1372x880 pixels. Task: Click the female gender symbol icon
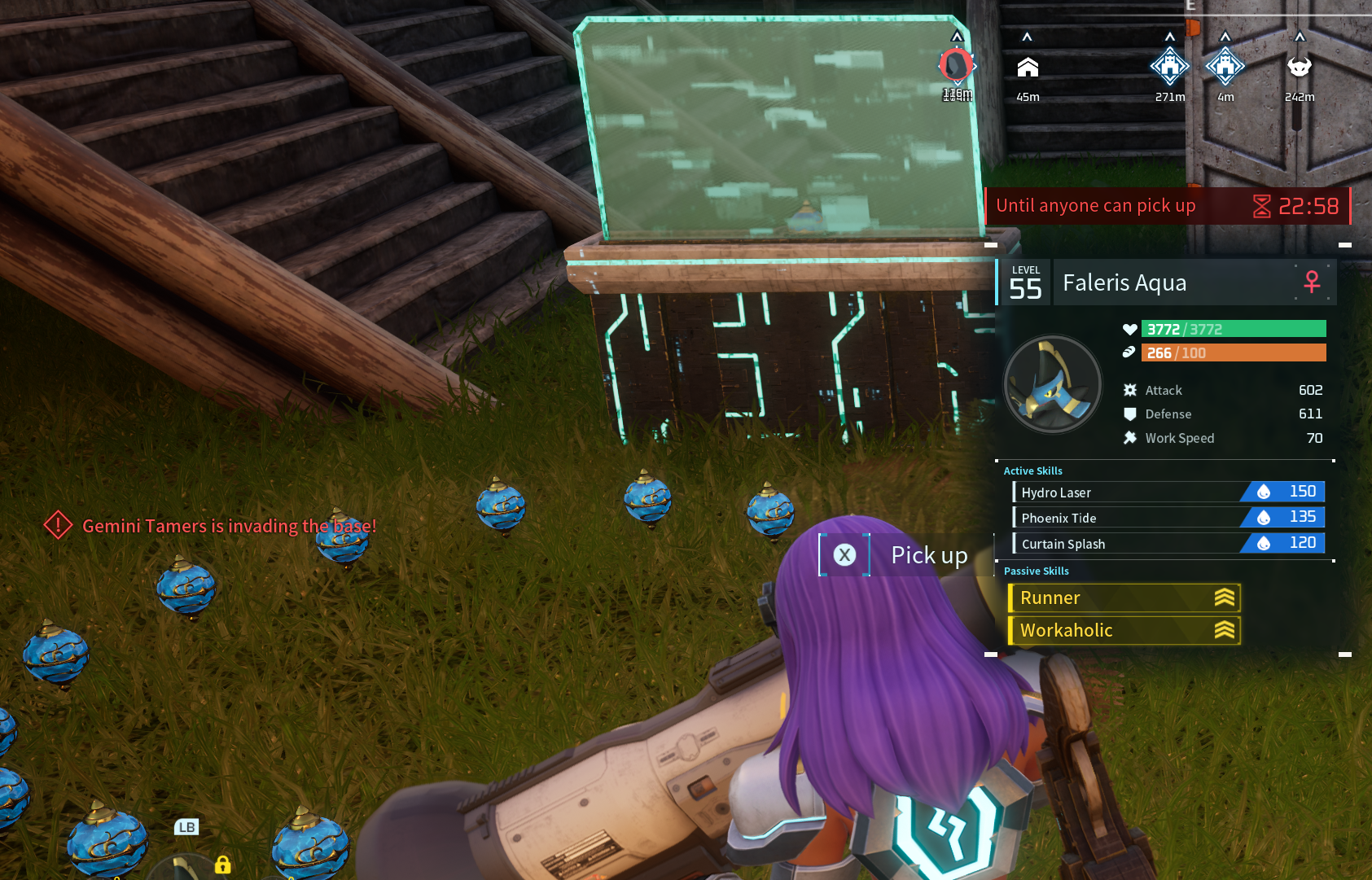coord(1312,282)
